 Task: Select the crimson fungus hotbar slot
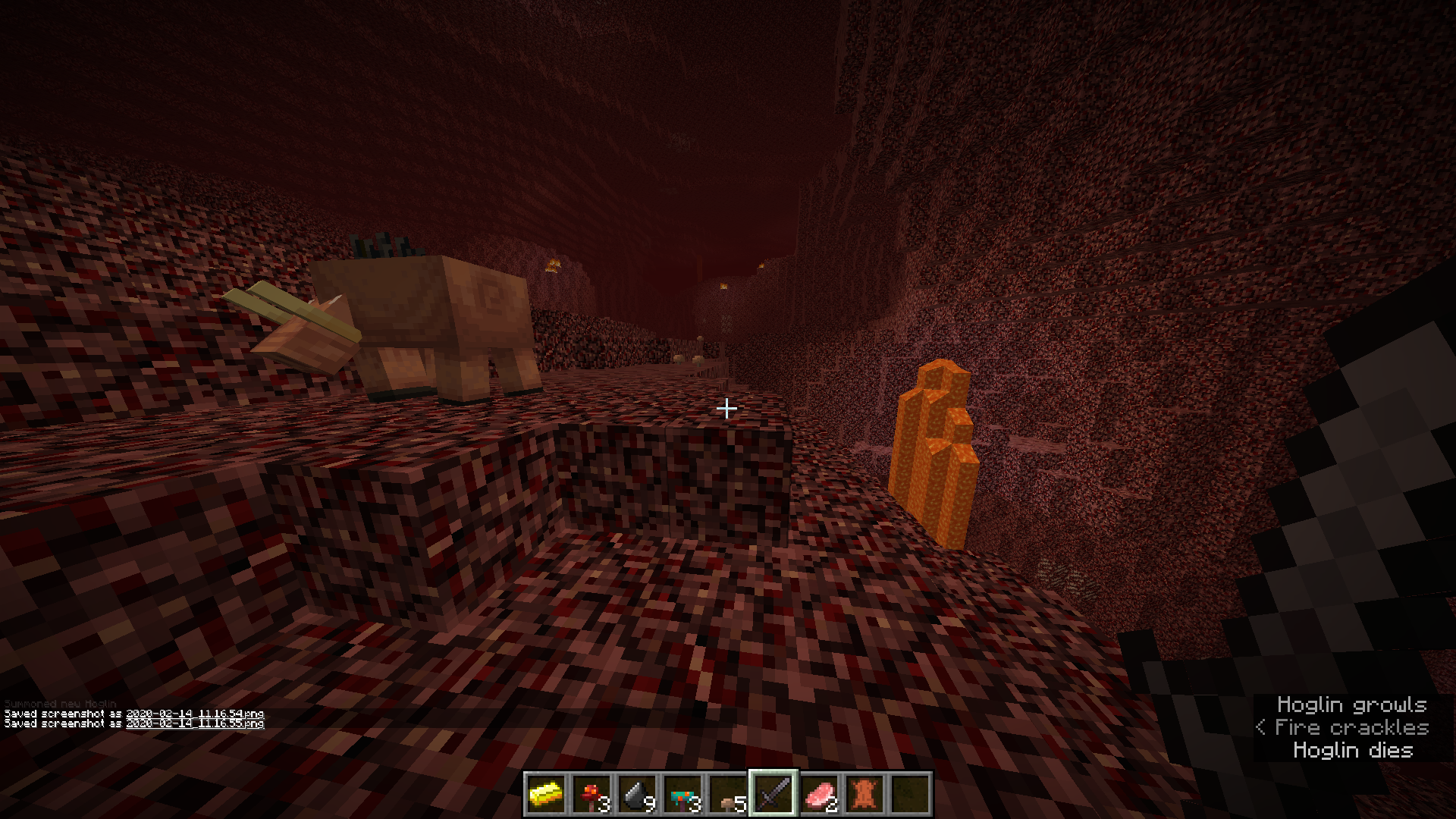tap(591, 794)
